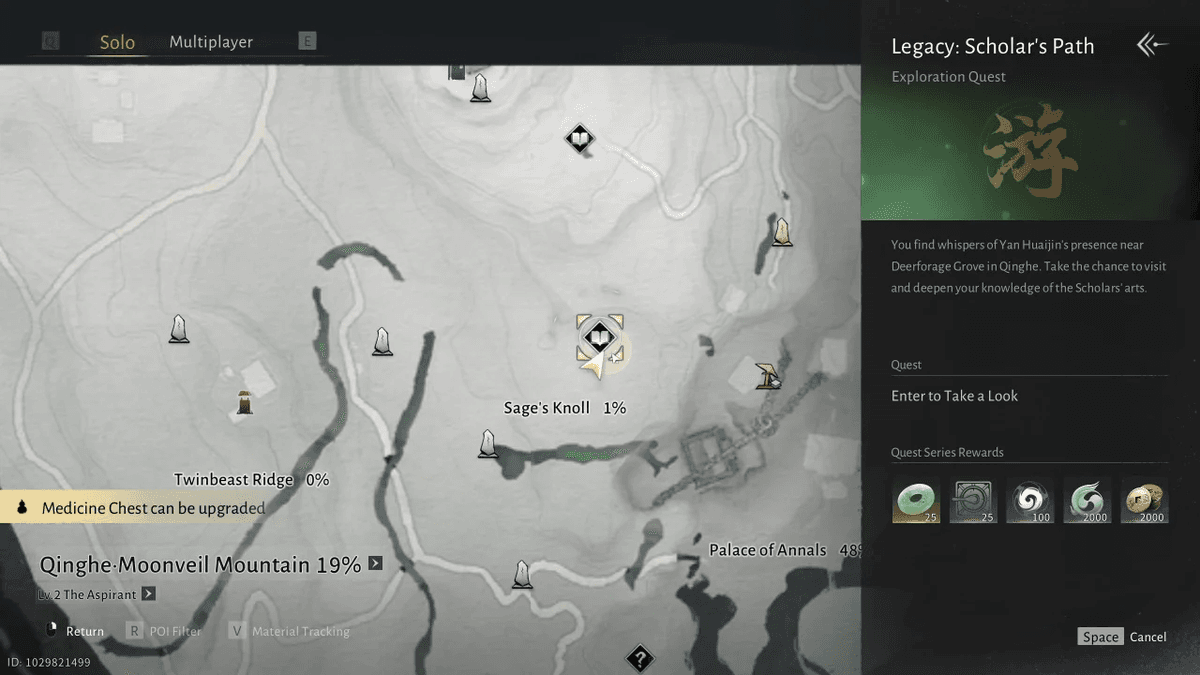Expand the Qinghe-Moonveil Mountain region arrow

tap(375, 564)
